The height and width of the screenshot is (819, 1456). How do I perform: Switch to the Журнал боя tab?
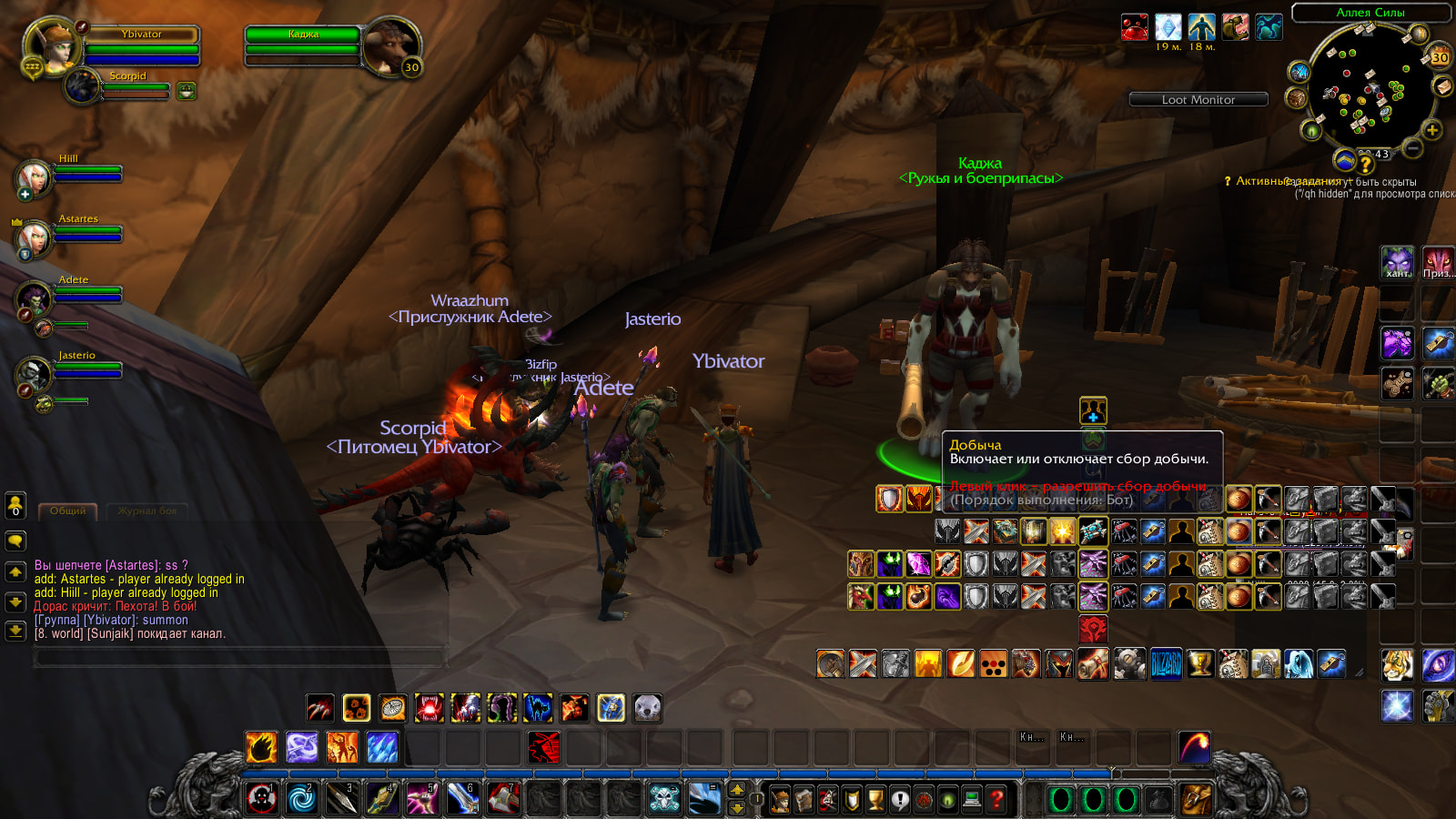pyautogui.click(x=147, y=511)
